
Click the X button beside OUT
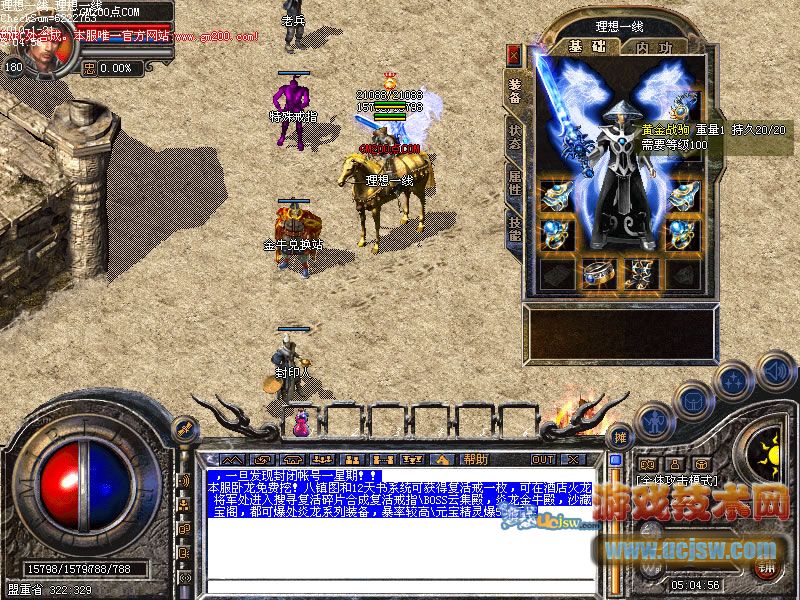[572, 459]
